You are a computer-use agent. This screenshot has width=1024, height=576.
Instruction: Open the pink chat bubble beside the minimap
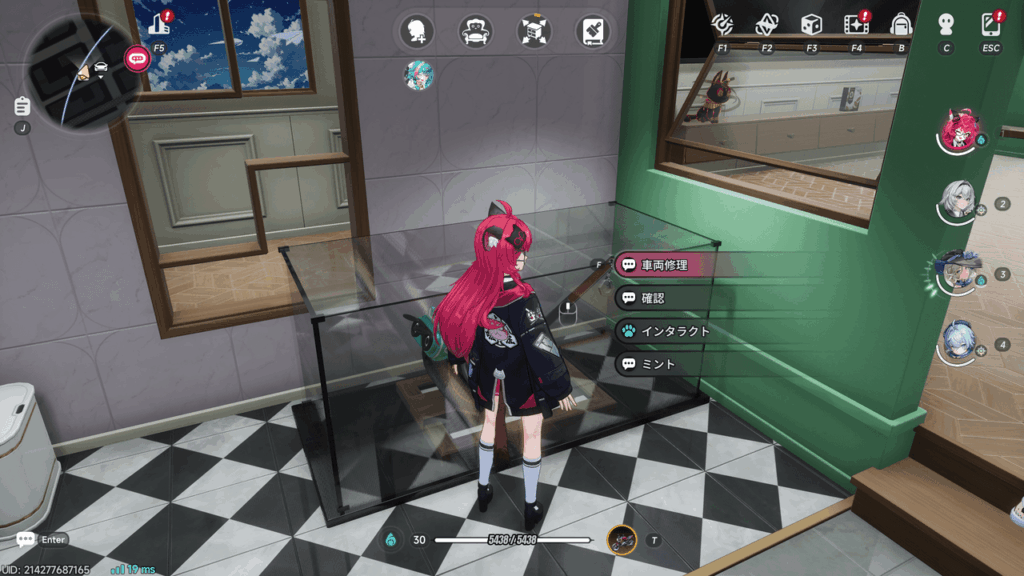pyautogui.click(x=137, y=59)
